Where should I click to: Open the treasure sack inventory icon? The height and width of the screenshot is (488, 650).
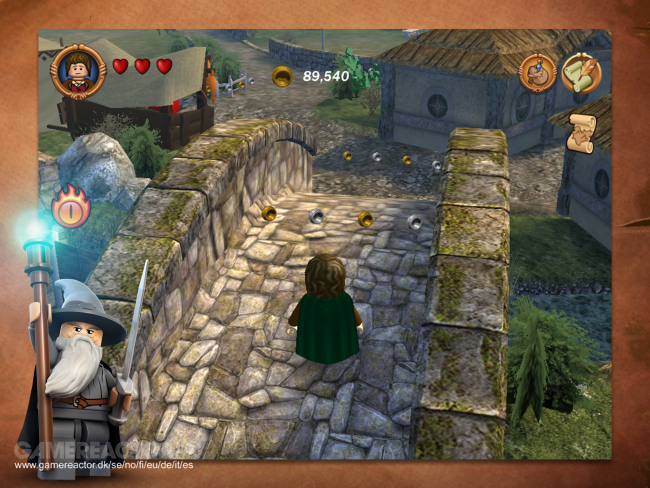pos(538,71)
